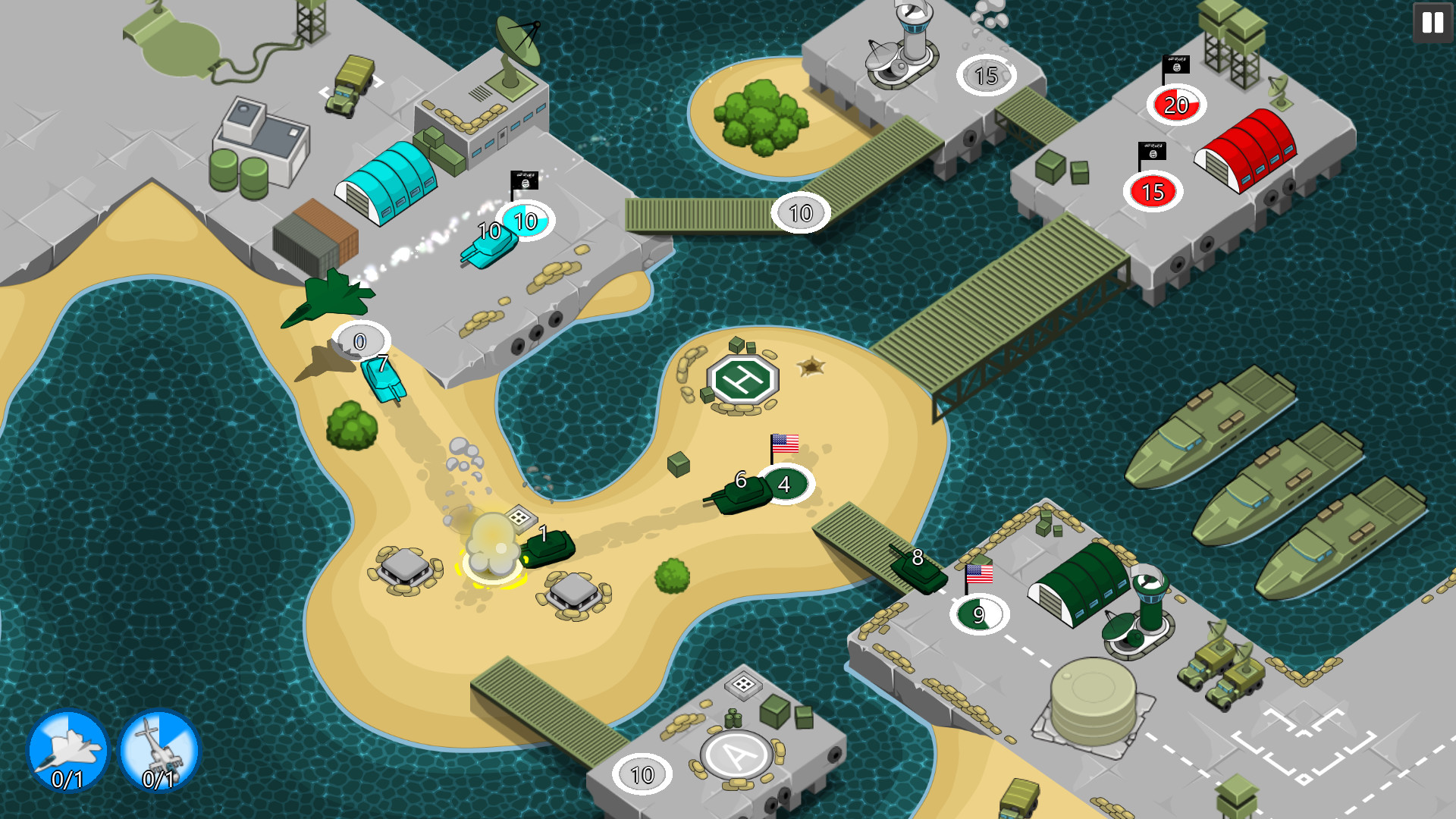Click the control tower badge showing 15
Viewport: 1456px width, 819px height.
(x=987, y=74)
